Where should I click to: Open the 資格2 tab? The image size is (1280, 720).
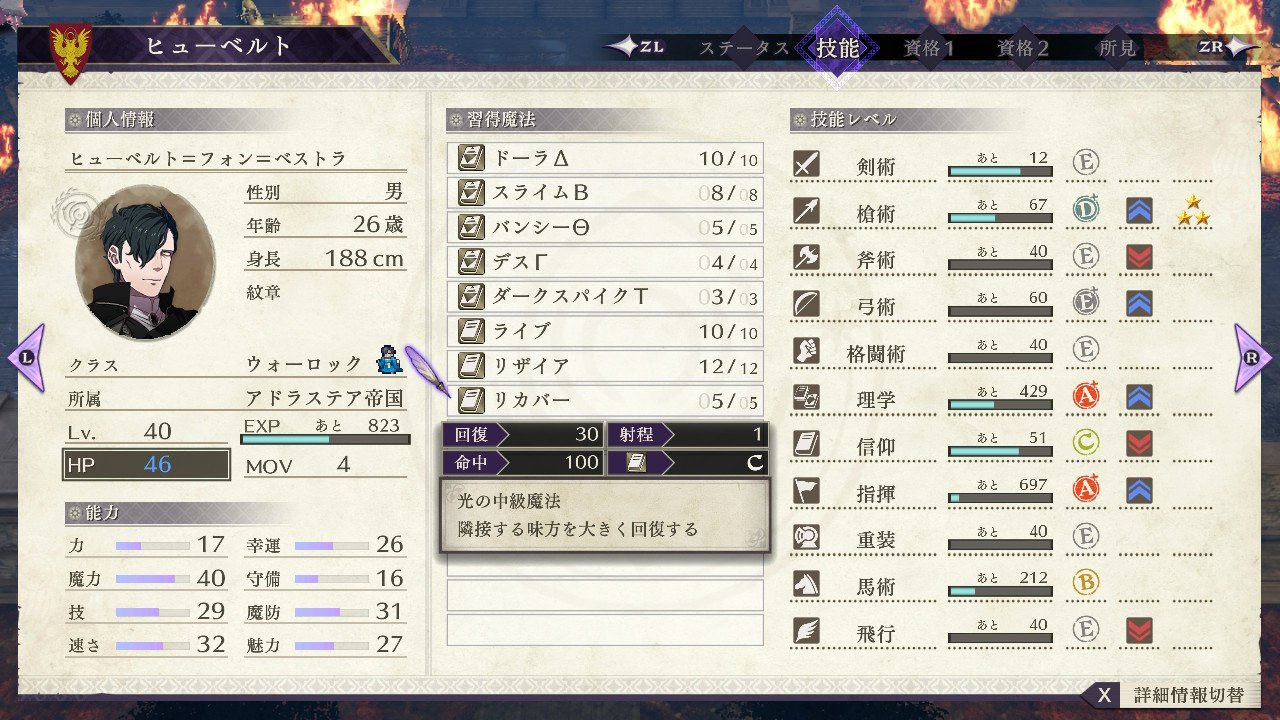pyautogui.click(x=1023, y=48)
